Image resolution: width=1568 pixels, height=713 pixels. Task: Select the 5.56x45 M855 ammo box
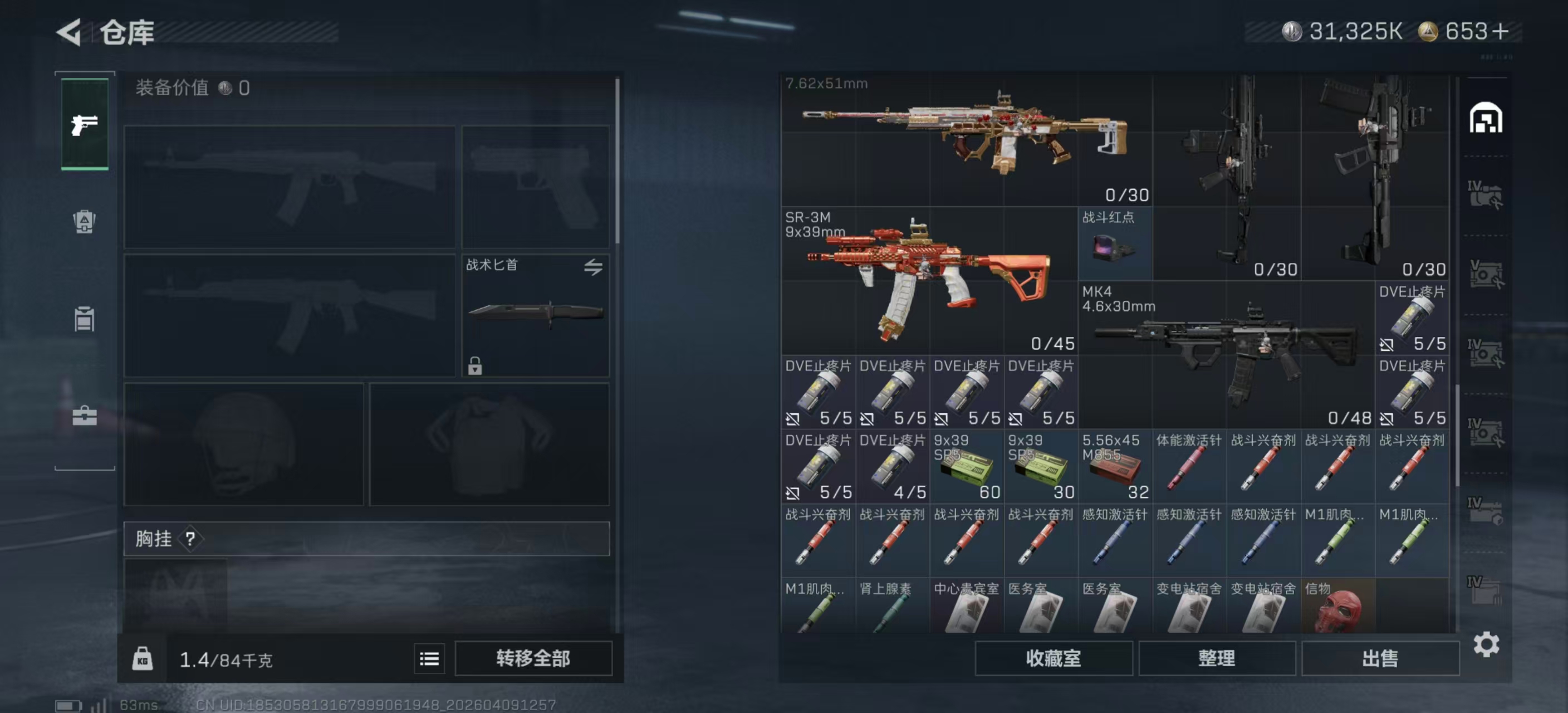point(1115,466)
